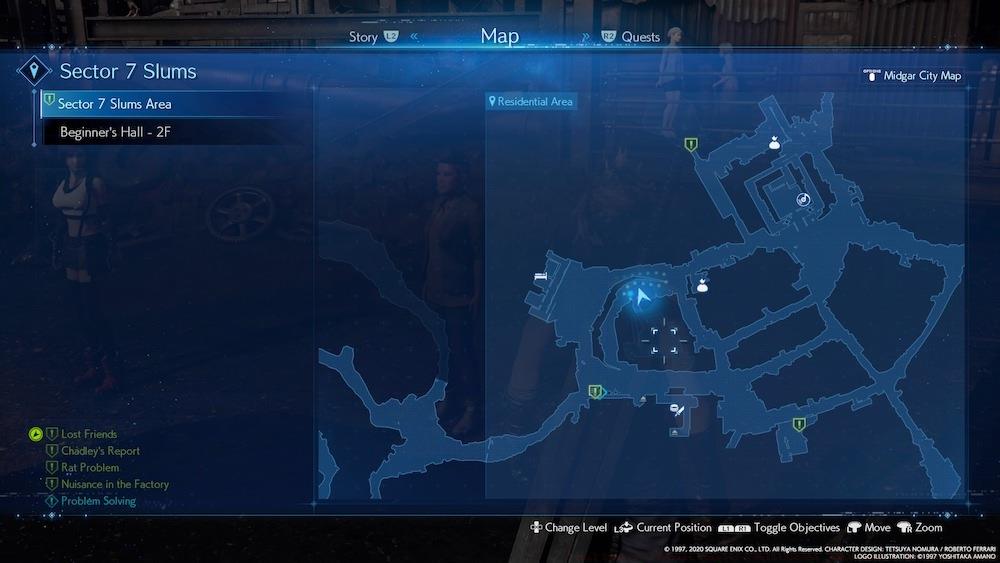Select the Chadley's Report quest
This screenshot has width=1000, height=563.
(x=100, y=451)
